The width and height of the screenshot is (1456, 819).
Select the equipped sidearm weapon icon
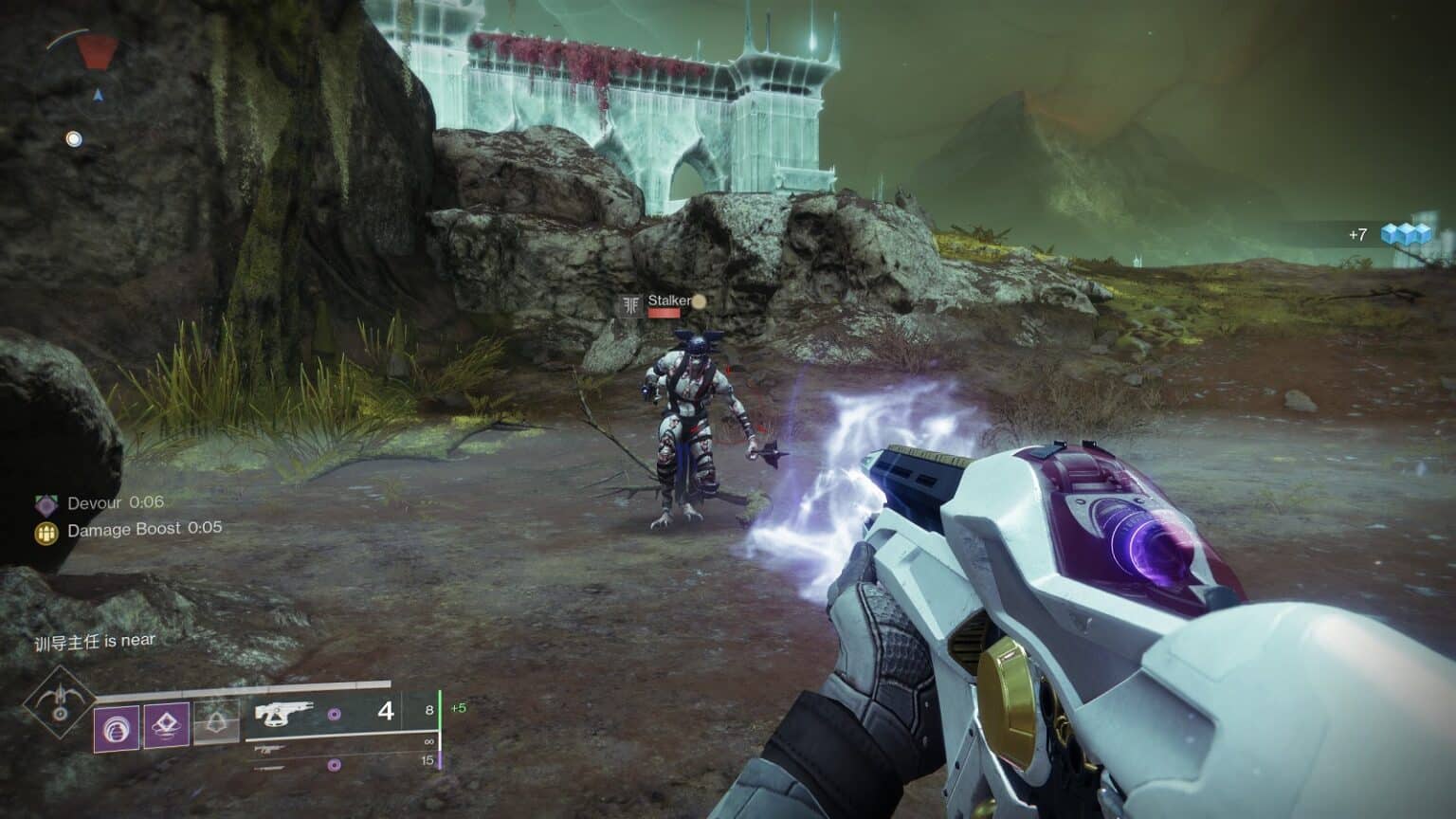click(x=284, y=713)
